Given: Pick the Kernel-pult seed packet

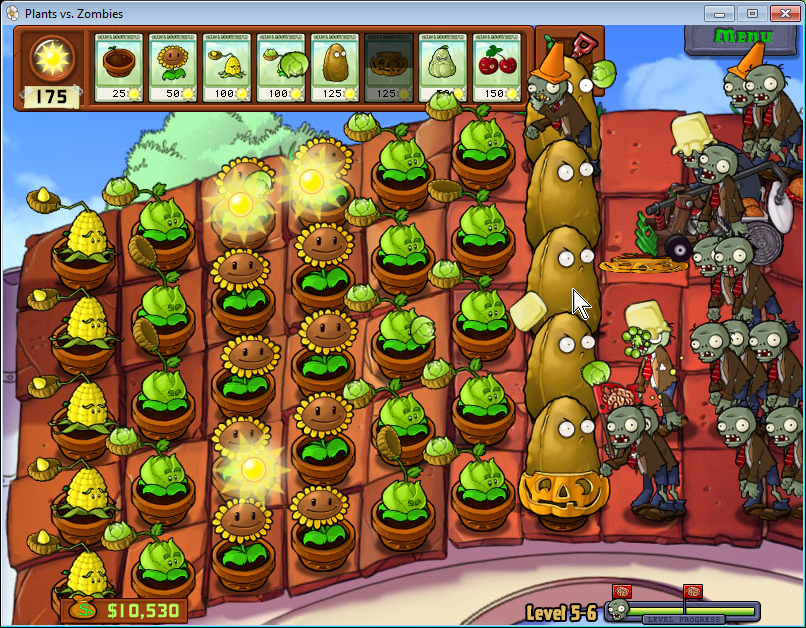Looking at the screenshot, I should click(x=228, y=67).
